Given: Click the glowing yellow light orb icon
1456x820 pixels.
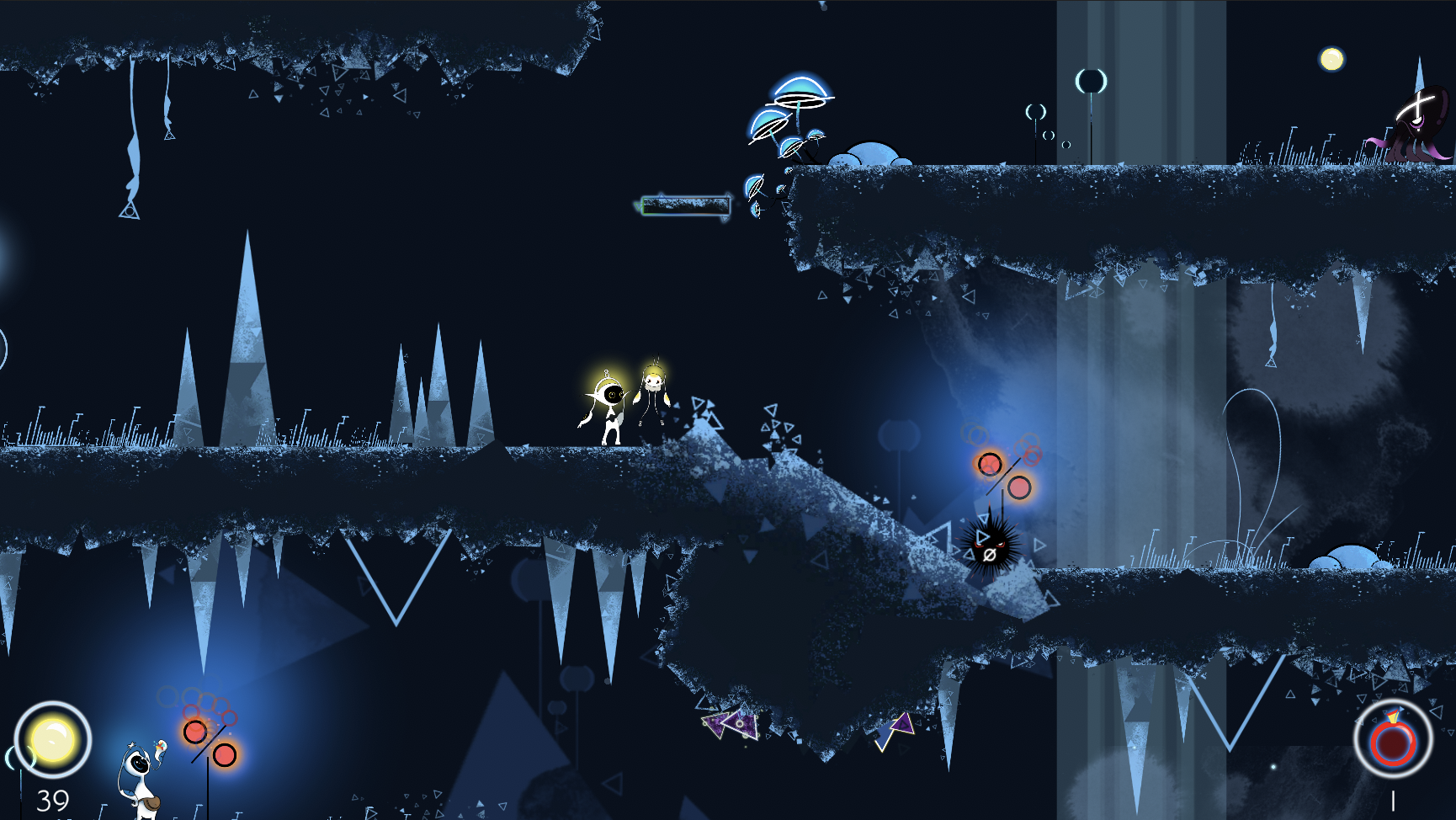Looking at the screenshot, I should pos(52,739).
